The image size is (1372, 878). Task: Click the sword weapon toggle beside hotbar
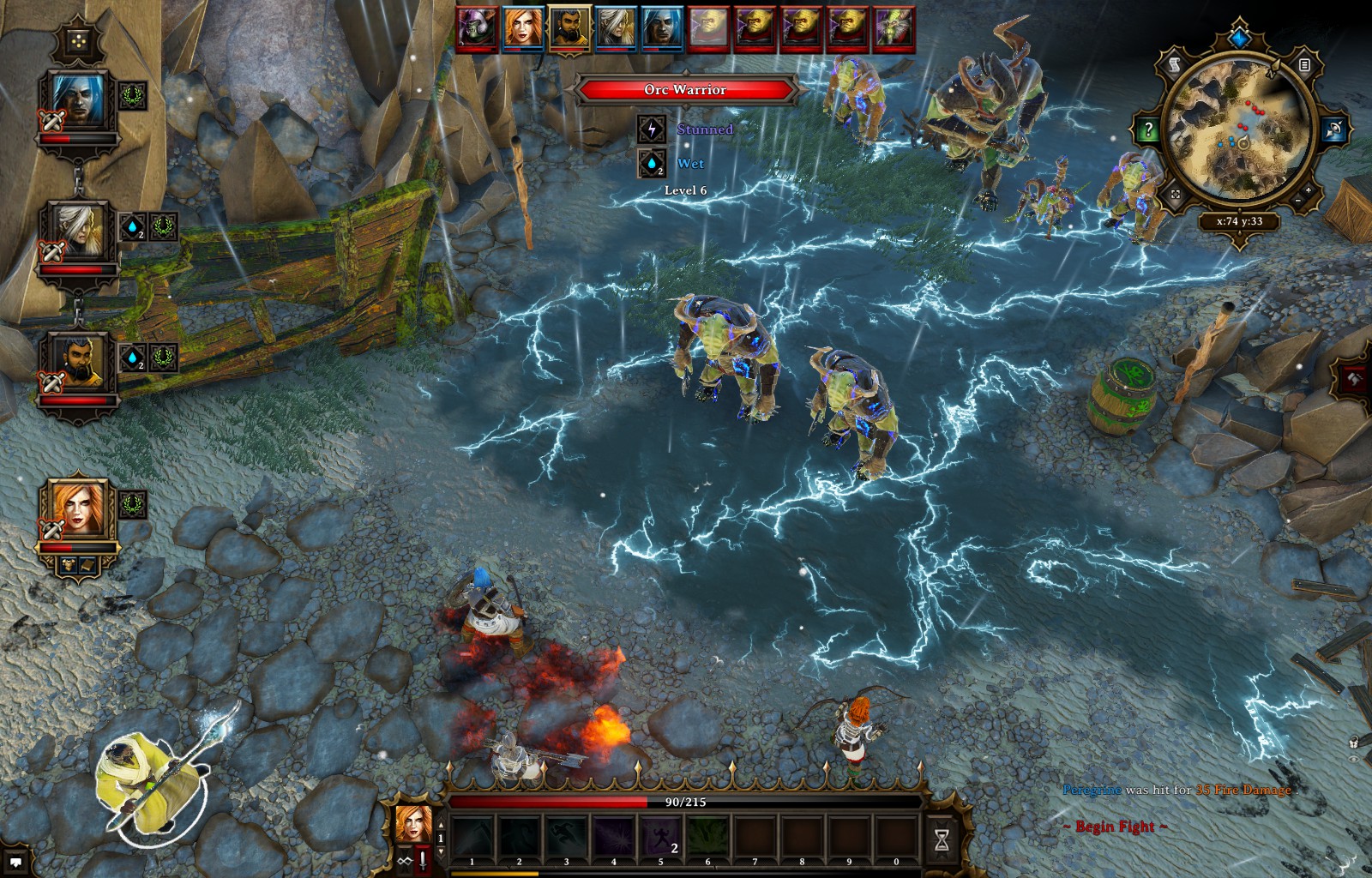click(x=422, y=860)
